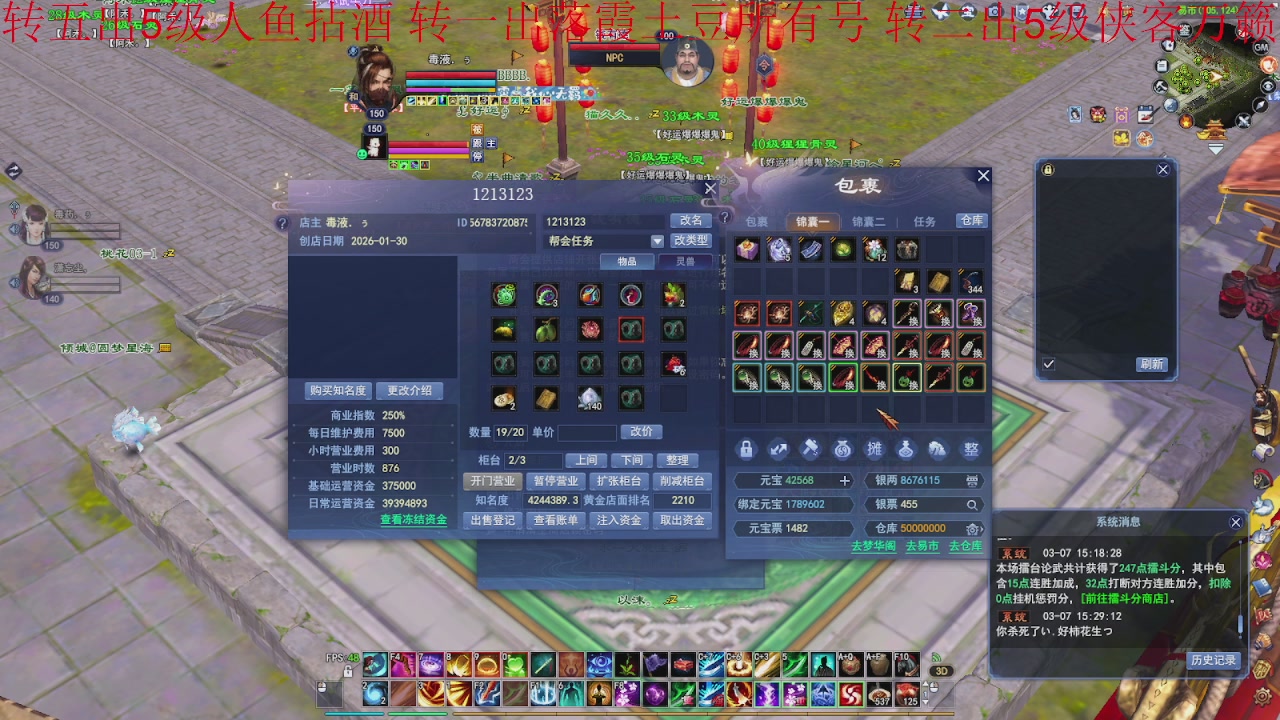Expand the chevron beside the warehouse 50000000 amount
The height and width of the screenshot is (720, 1280).
(984, 528)
